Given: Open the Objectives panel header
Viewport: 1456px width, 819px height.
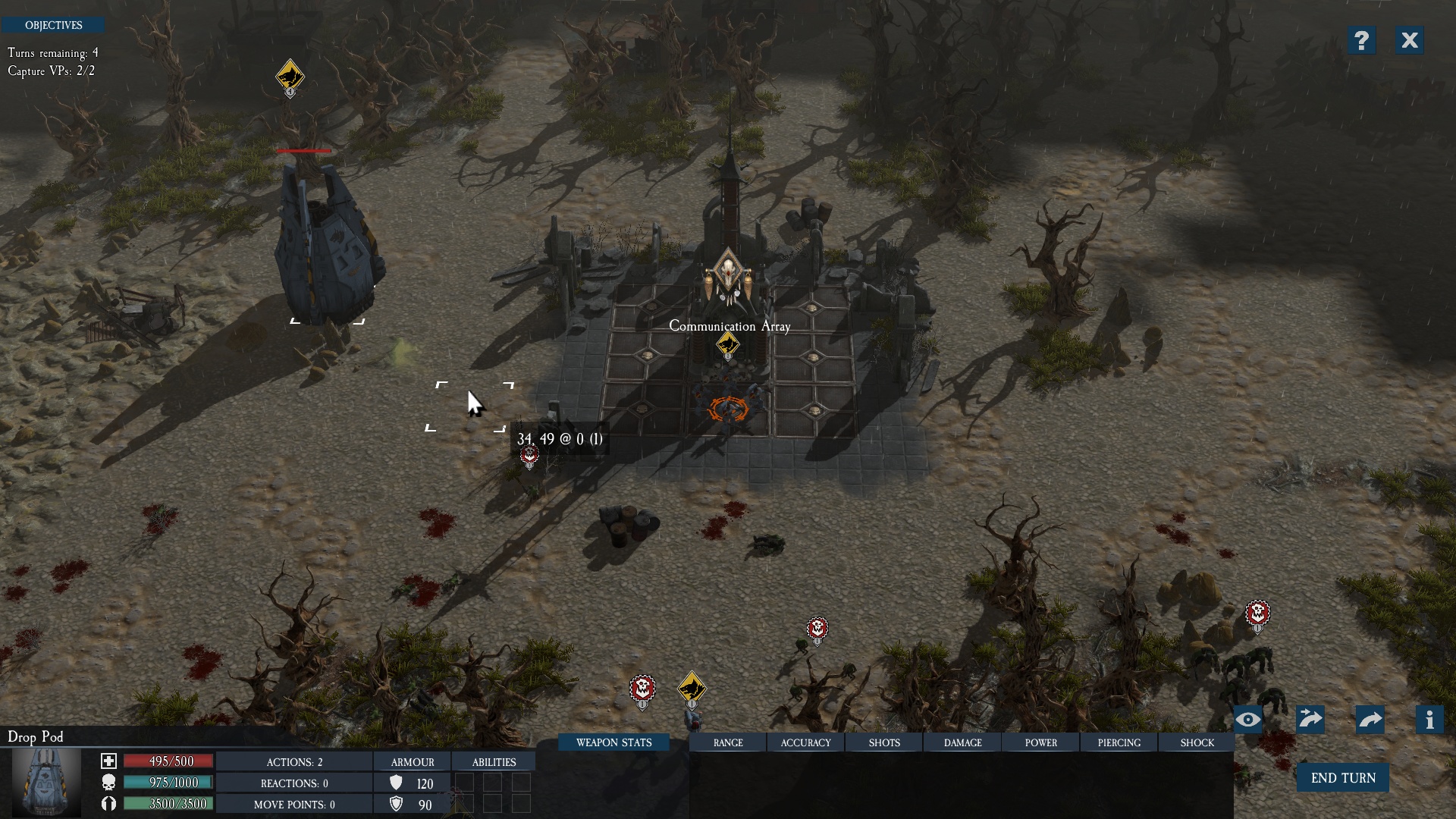Looking at the screenshot, I should [x=53, y=25].
